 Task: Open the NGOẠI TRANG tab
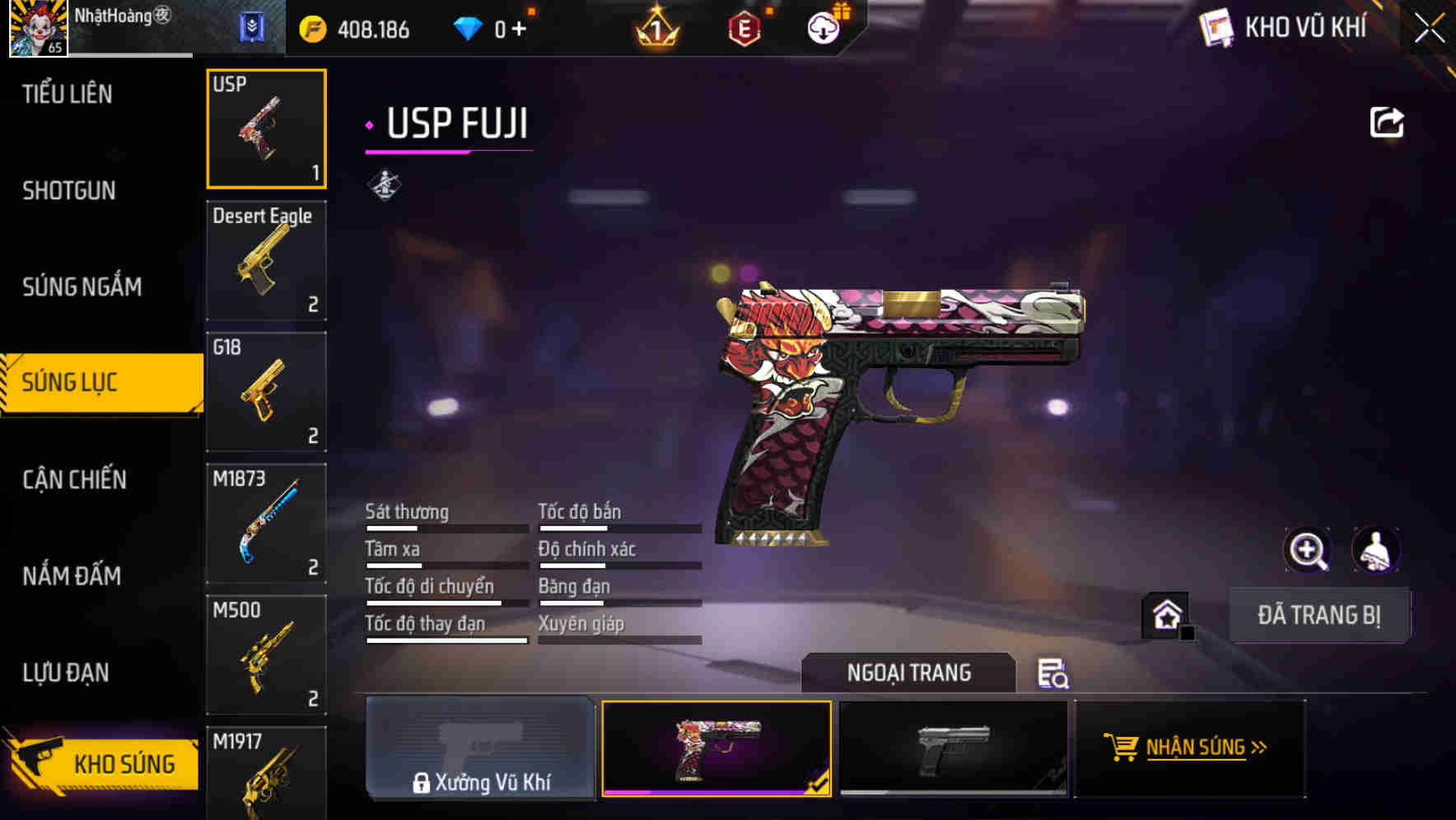[910, 673]
